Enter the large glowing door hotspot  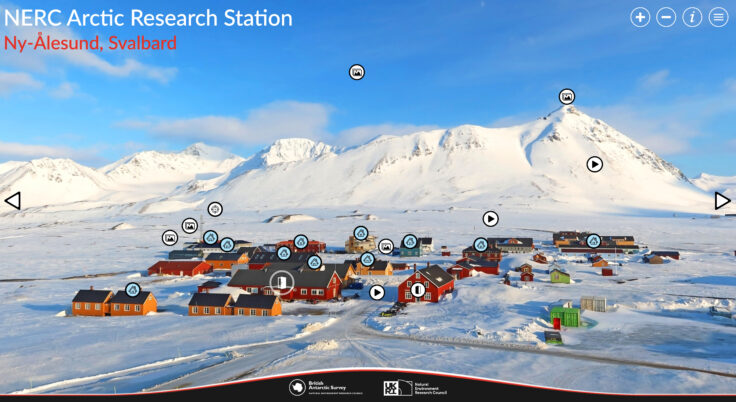(x=283, y=283)
